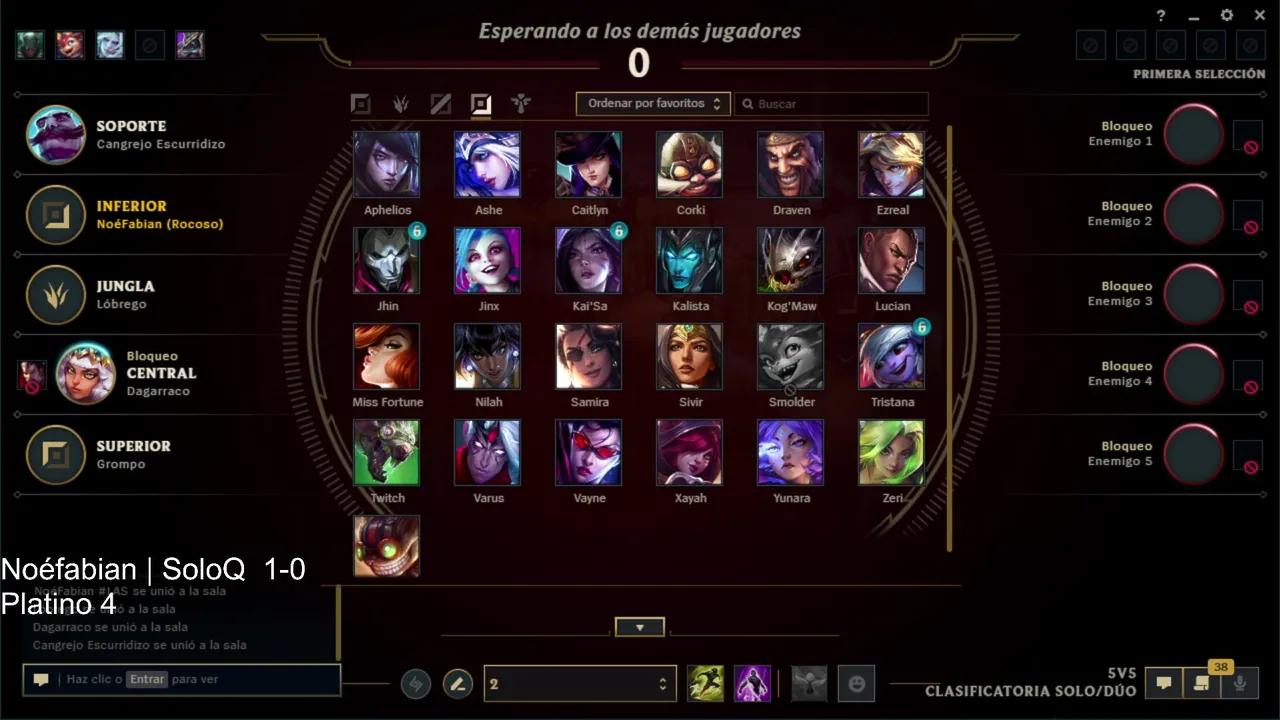The height and width of the screenshot is (720, 1280).
Task: Click the all-champions filter tab
Action: (360, 103)
